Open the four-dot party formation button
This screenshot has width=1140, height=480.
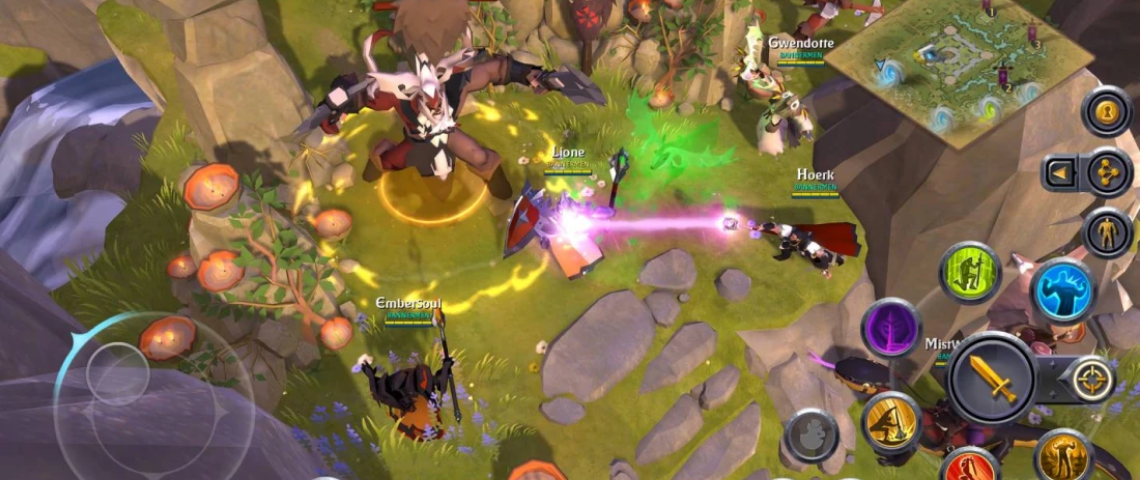coord(1108,172)
